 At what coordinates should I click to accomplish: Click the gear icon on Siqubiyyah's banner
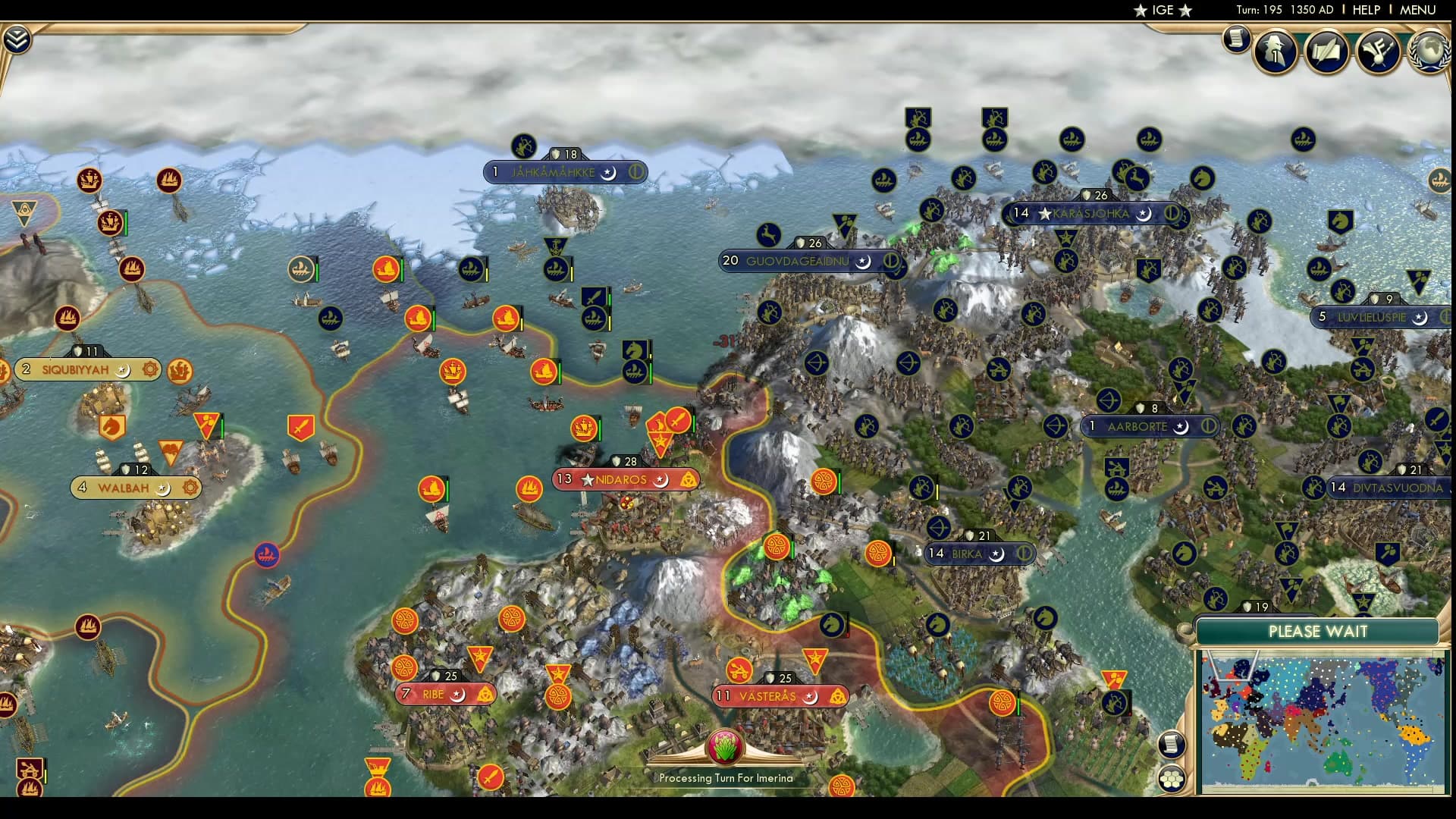pos(149,369)
